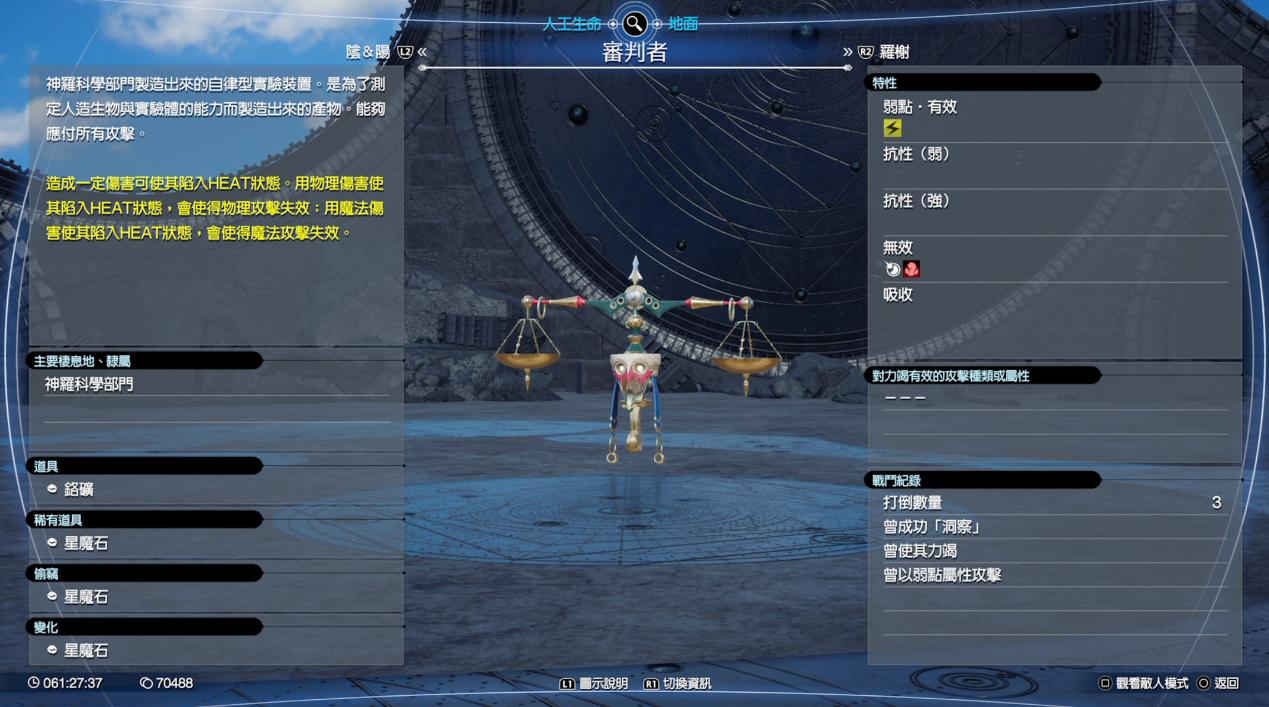Select the 銘礦 item entry
The height and width of the screenshot is (707, 1269).
[79, 490]
